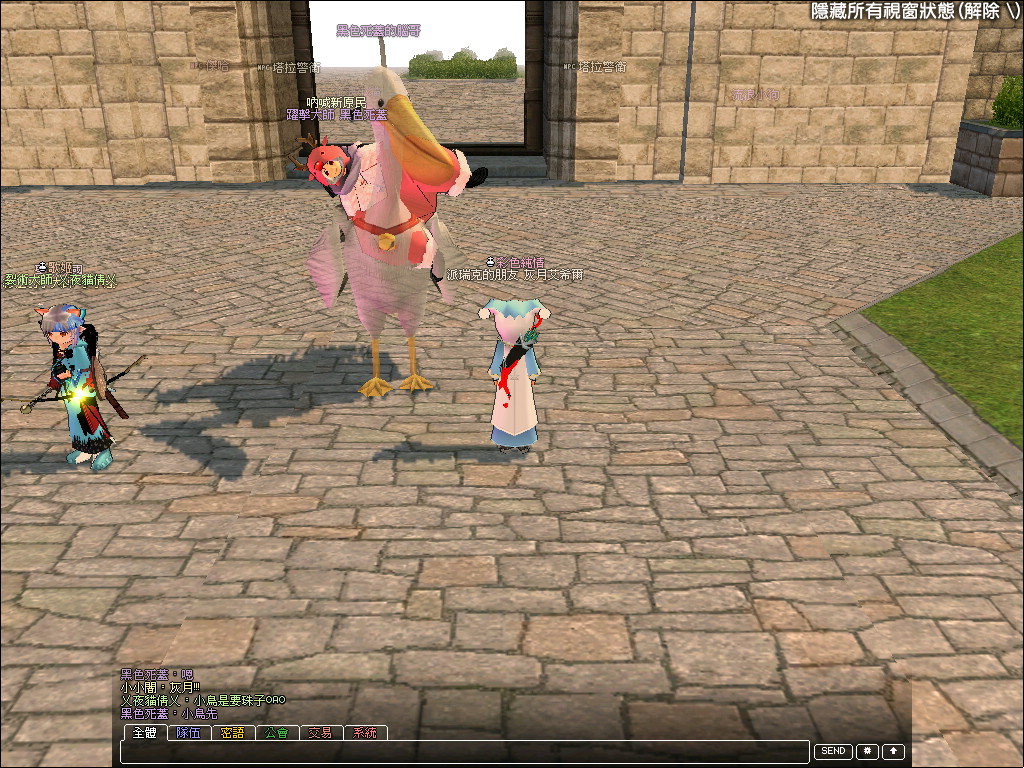Image resolution: width=1024 pixels, height=768 pixels.
Task: Send the chat message with SEND
Action: [833, 751]
